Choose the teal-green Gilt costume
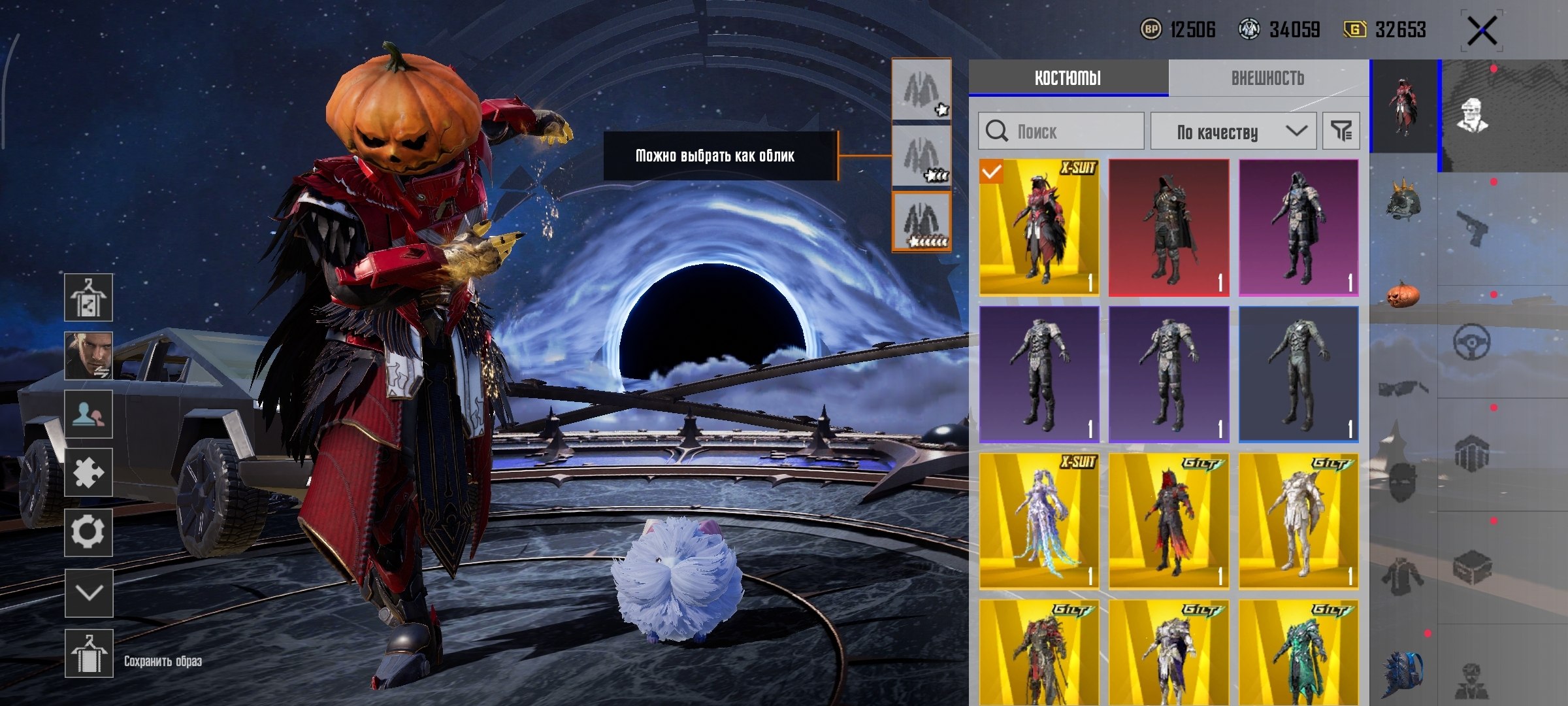Image resolution: width=1568 pixels, height=706 pixels. tap(1298, 652)
